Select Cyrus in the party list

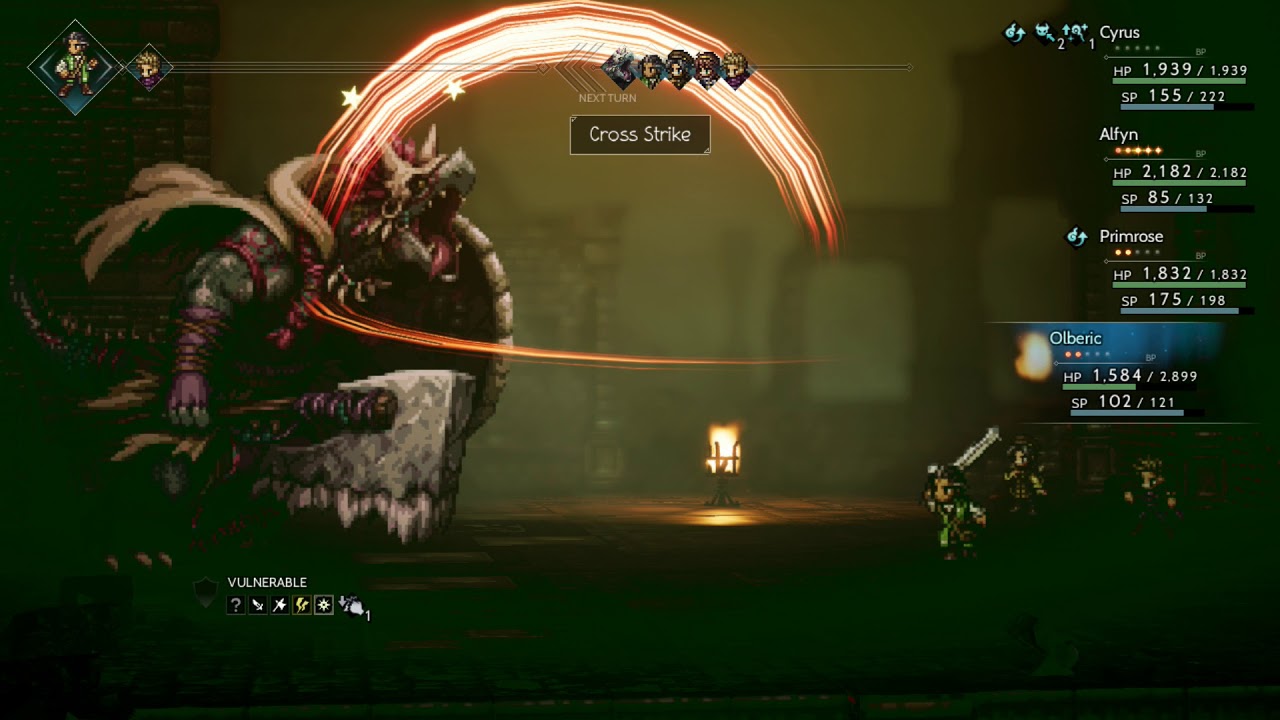pos(1119,33)
